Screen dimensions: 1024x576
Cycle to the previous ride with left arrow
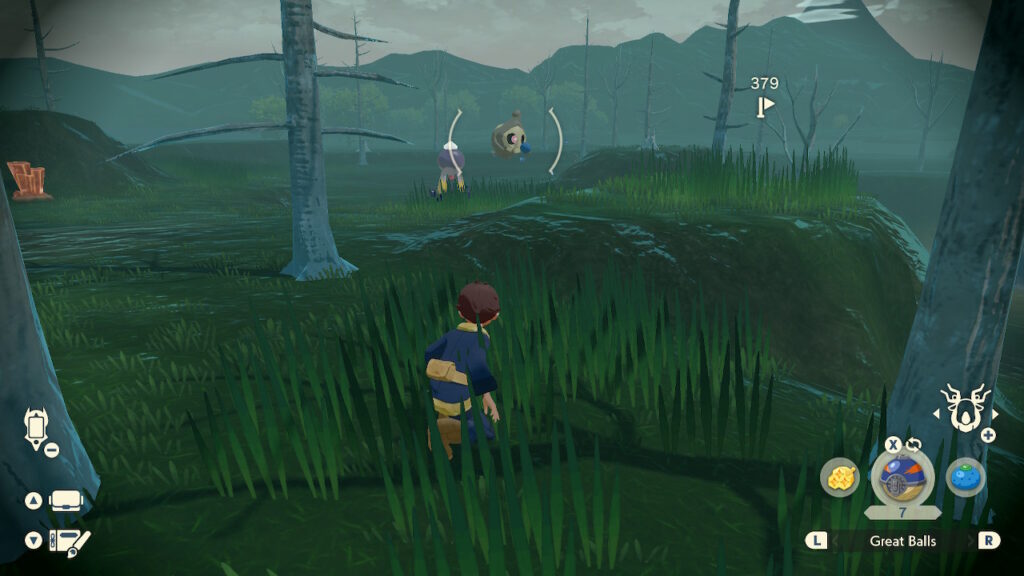(x=937, y=414)
